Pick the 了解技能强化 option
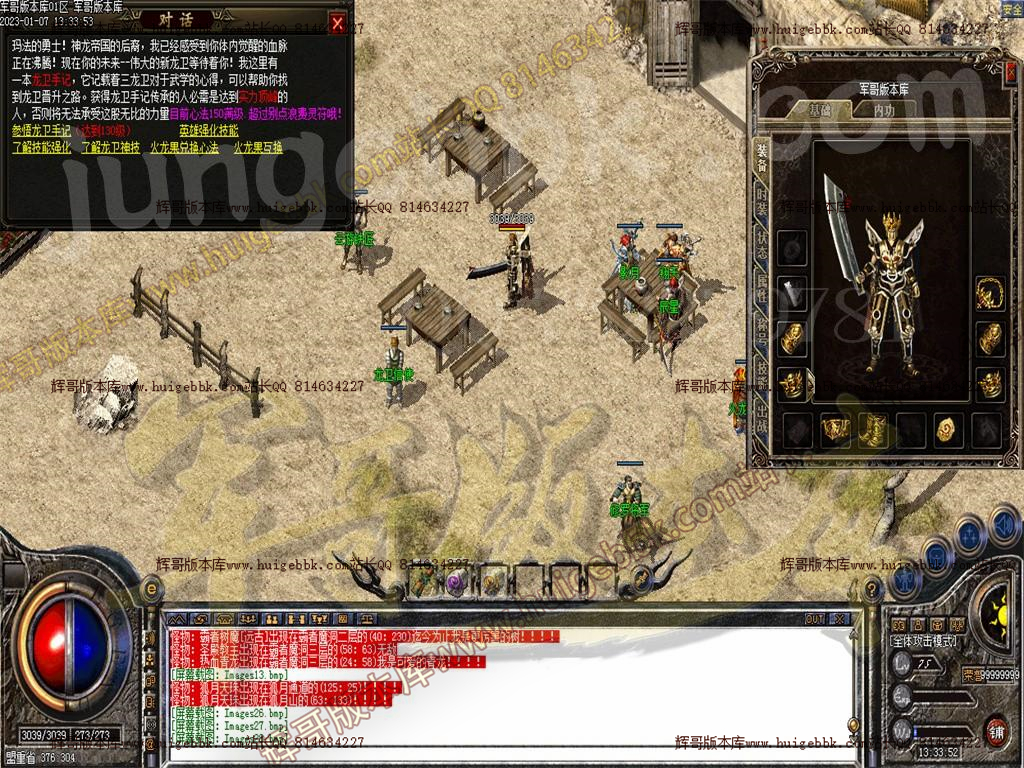This screenshot has width=1024, height=768. (x=42, y=147)
